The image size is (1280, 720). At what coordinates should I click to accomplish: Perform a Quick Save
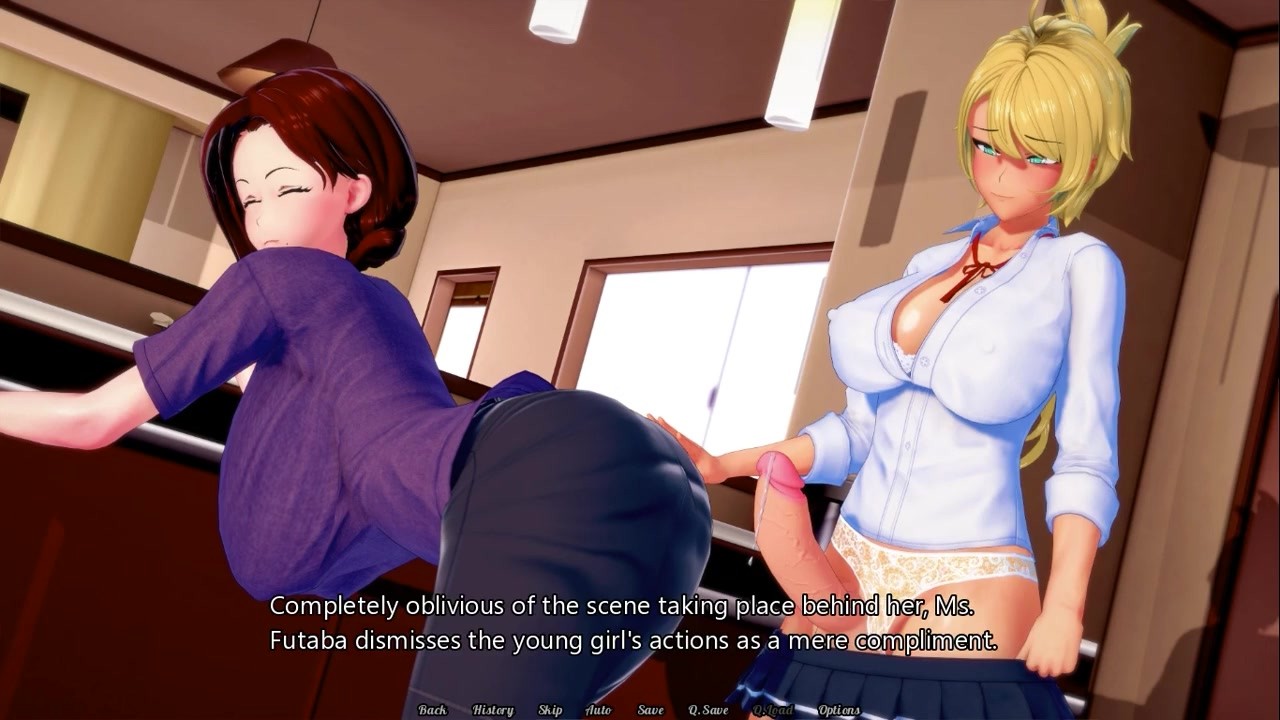708,709
